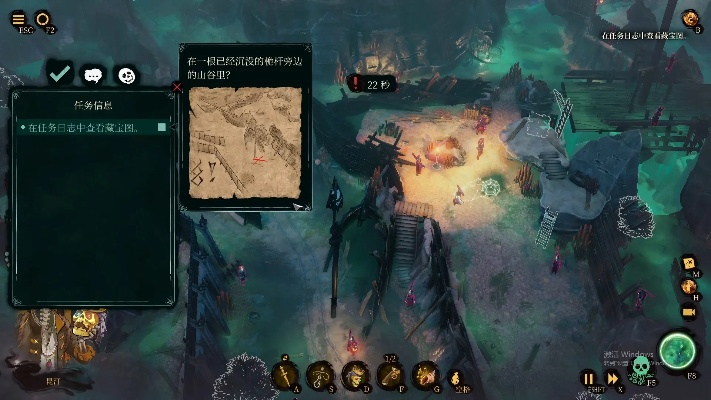Close the mission info panel with red X
The height and width of the screenshot is (400, 711).
coord(178,87)
